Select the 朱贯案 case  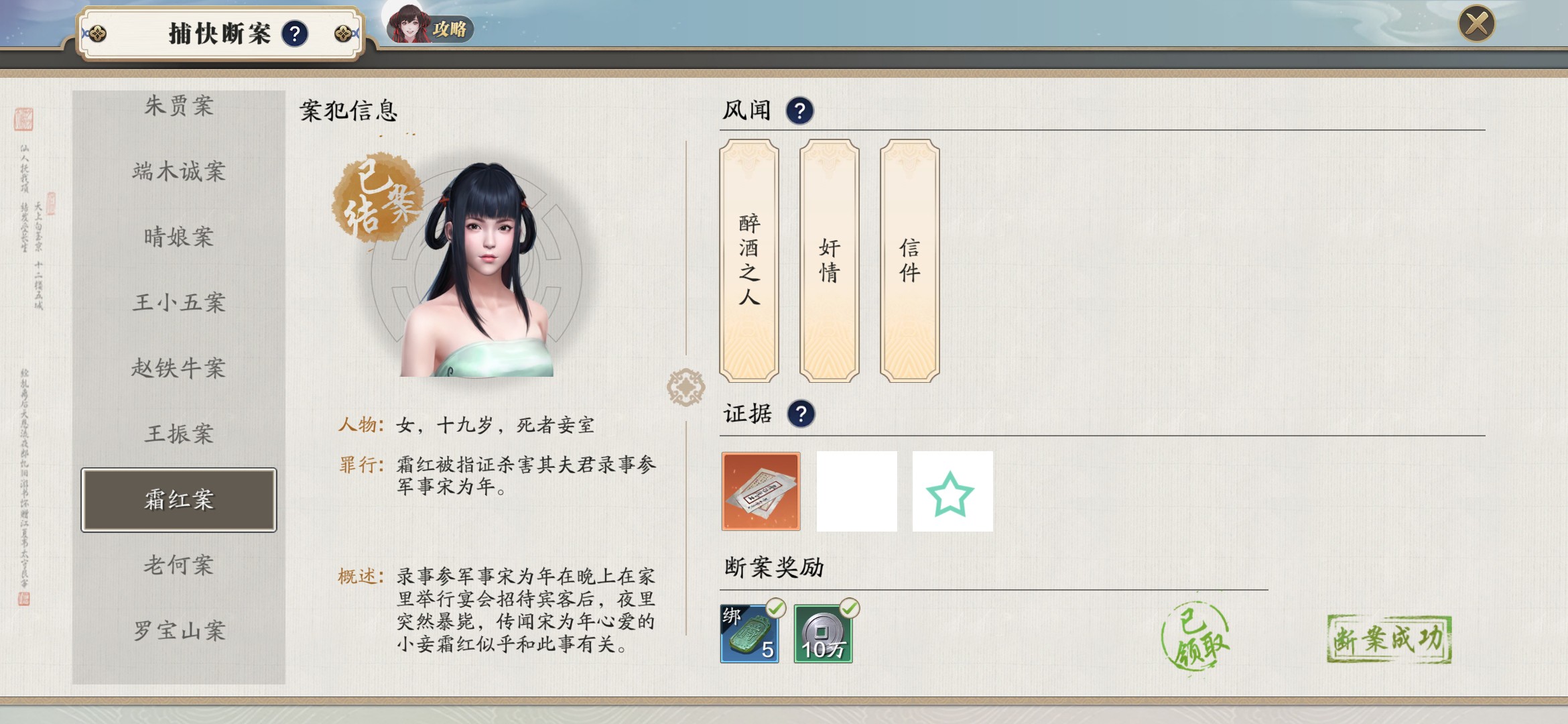tap(179, 106)
